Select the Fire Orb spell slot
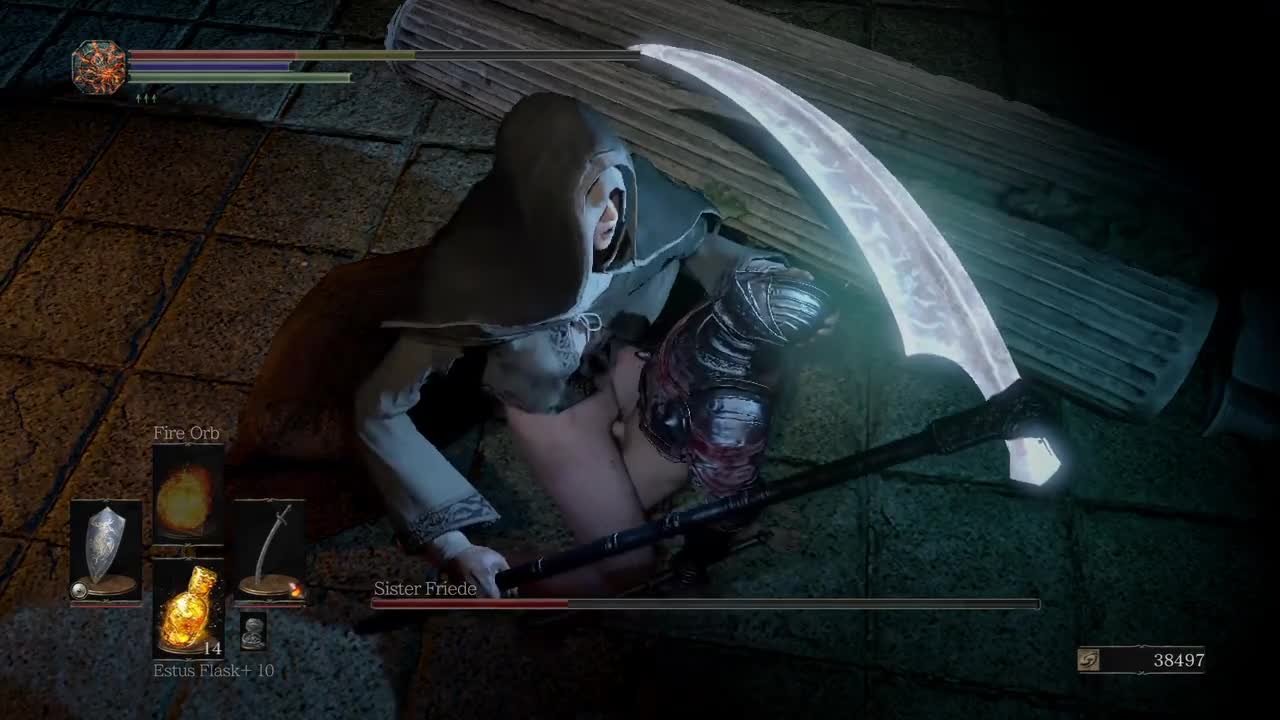1280x720 pixels. pos(187,494)
